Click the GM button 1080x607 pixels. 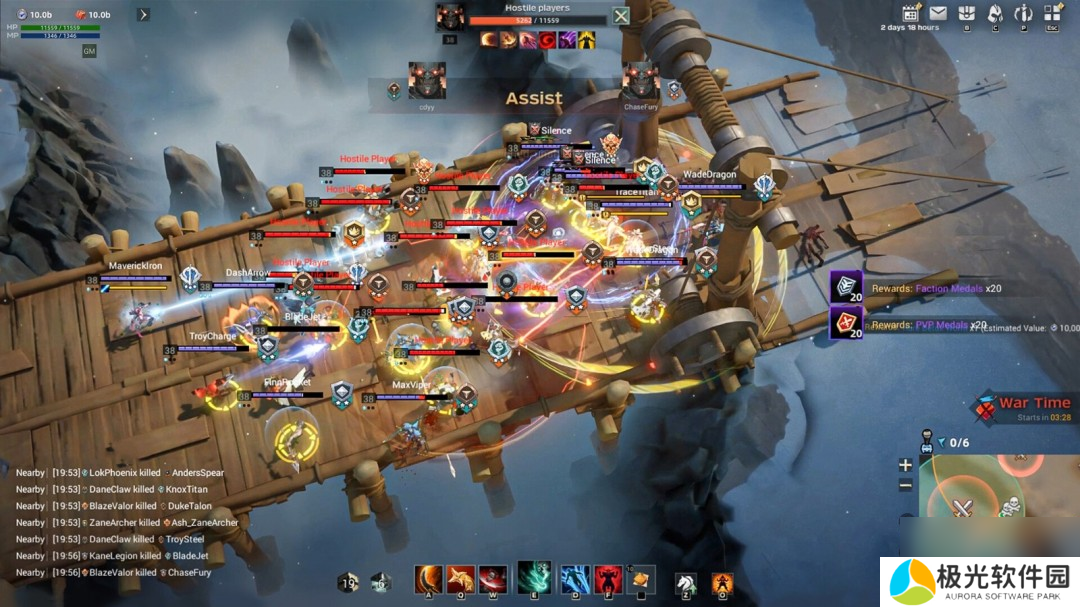(x=89, y=50)
